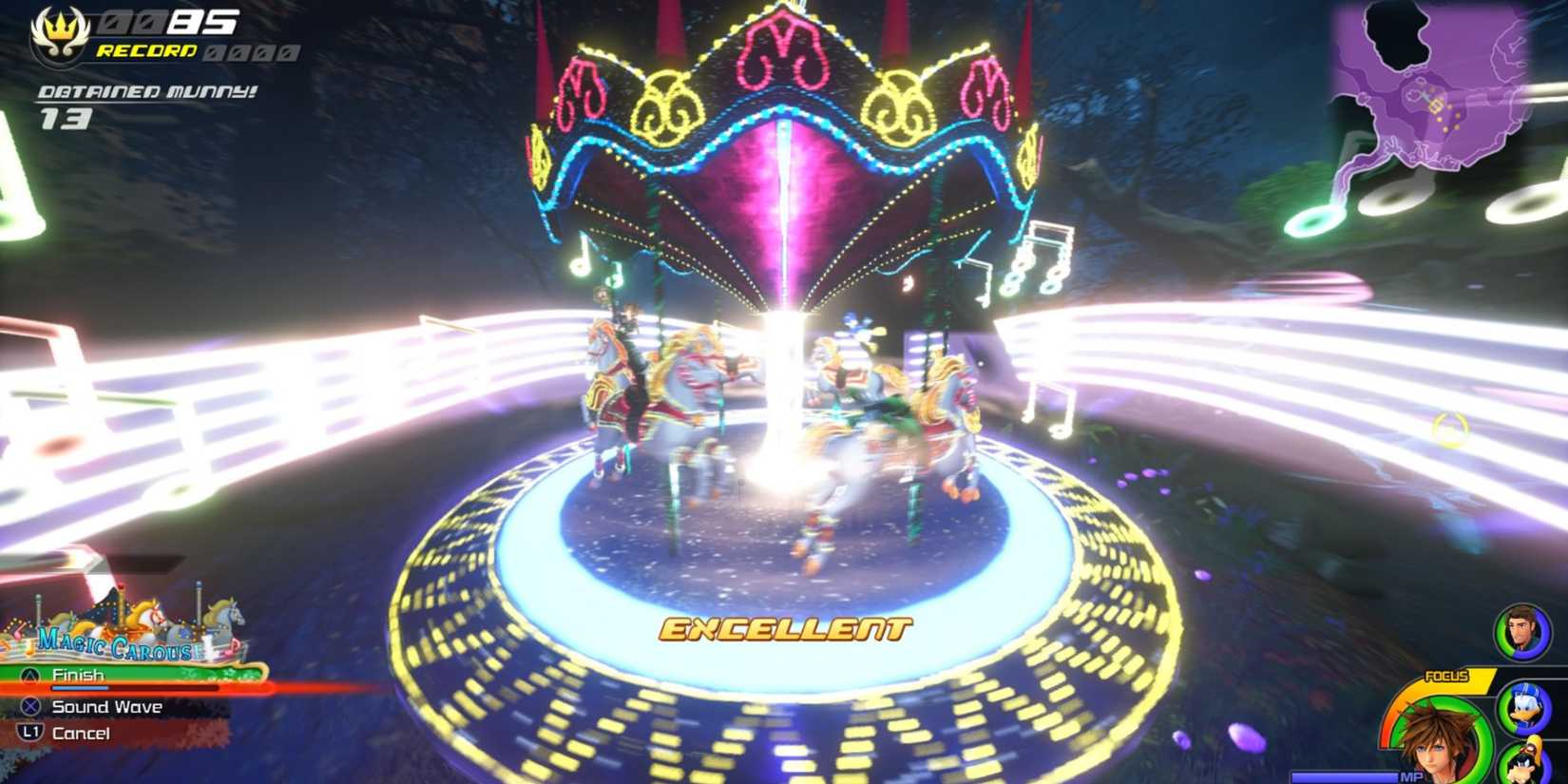Trigger the Sound Wave command

(106, 706)
